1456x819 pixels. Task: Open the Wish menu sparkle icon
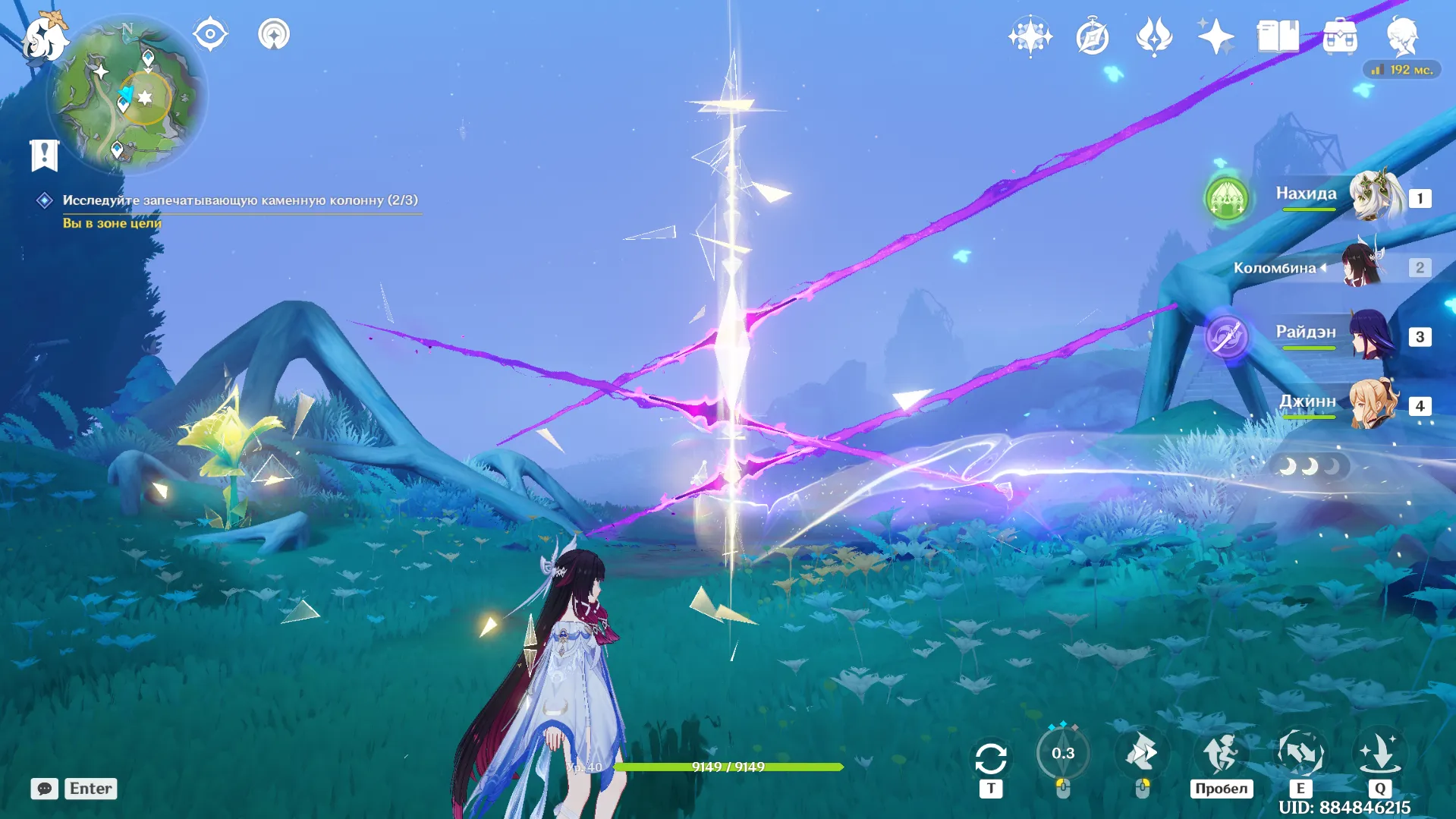1214,36
